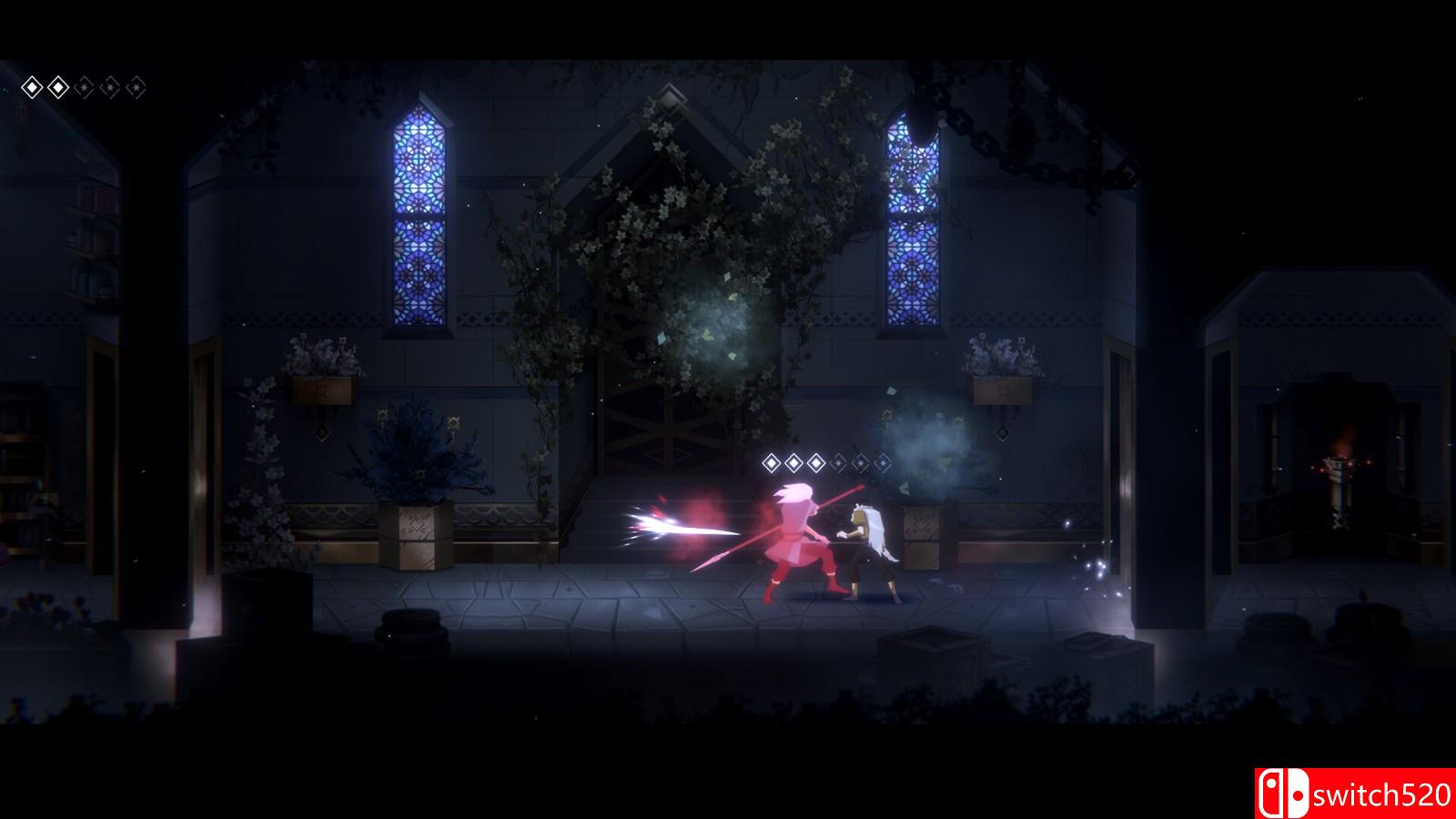The width and height of the screenshot is (1456, 819).
Task: Toggle the middle diamond of the enemy meter
Action: click(828, 462)
